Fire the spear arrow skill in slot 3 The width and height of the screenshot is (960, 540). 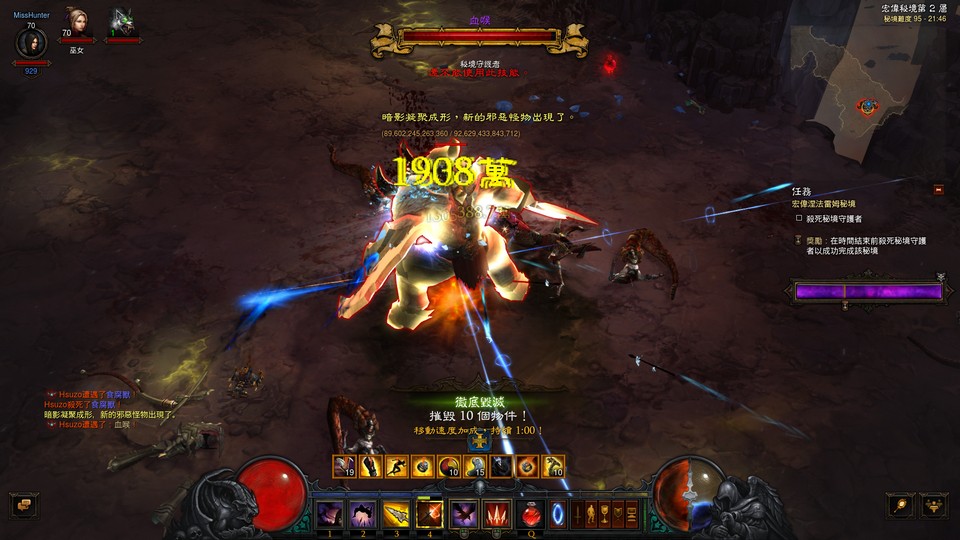[x=397, y=515]
